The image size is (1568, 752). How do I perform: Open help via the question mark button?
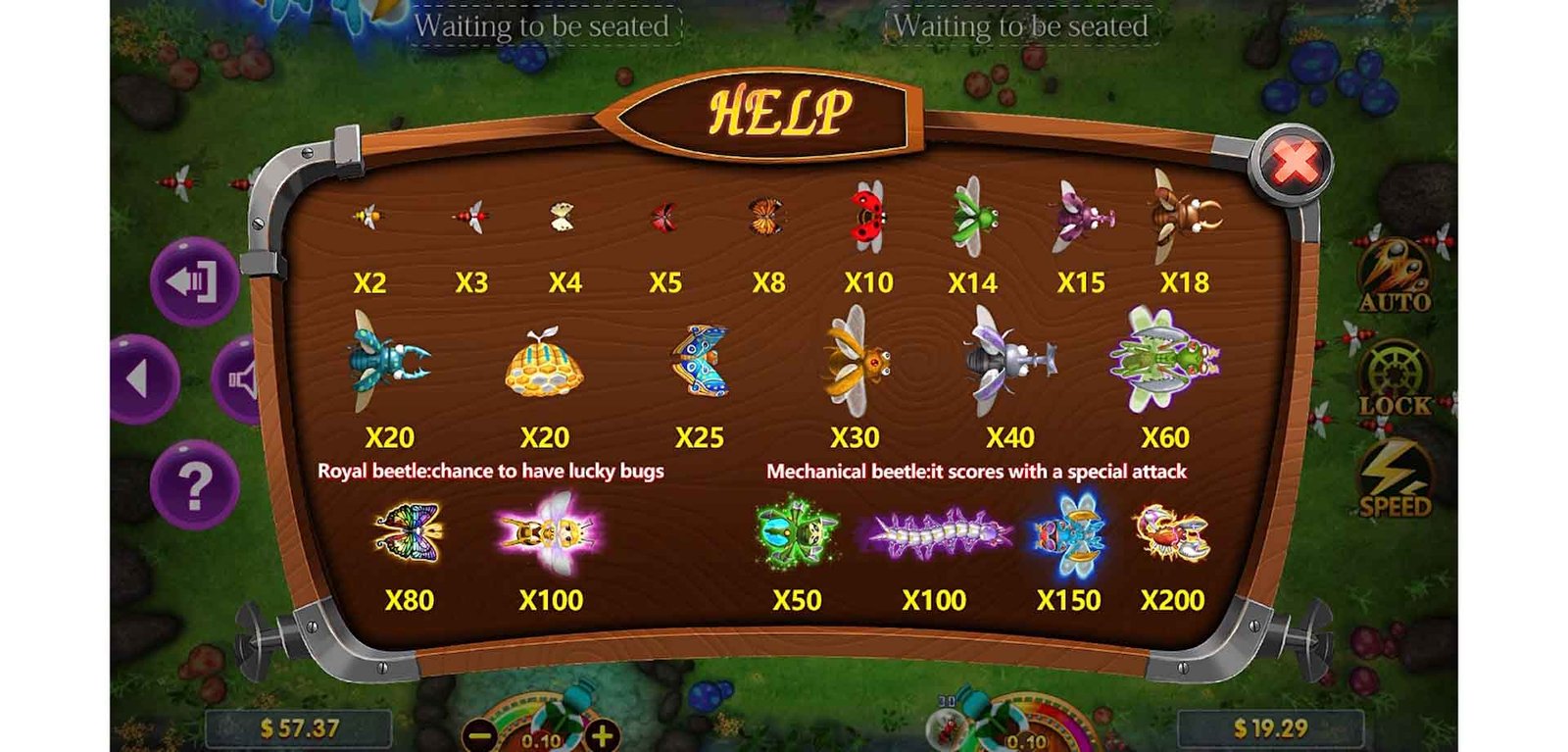click(194, 484)
